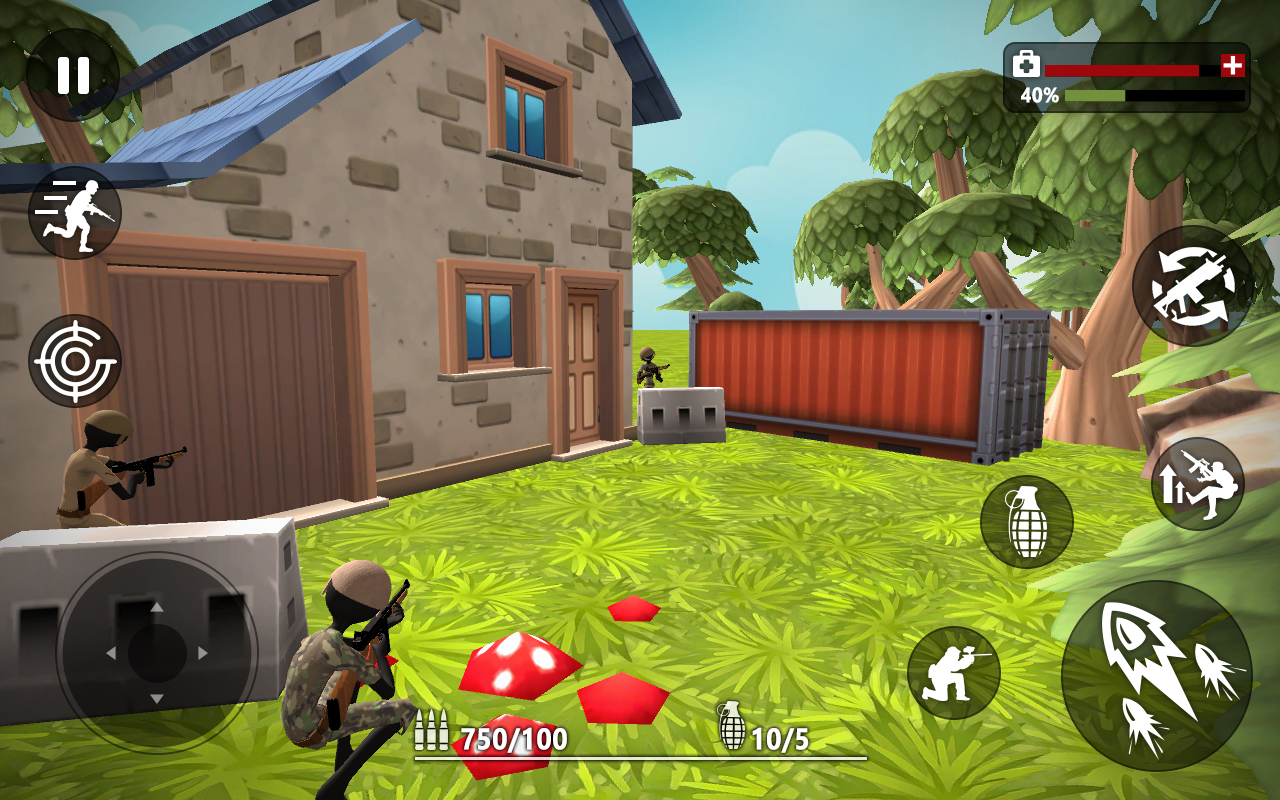
Task: Click the red health progress bar
Action: pyautogui.click(x=1120, y=68)
